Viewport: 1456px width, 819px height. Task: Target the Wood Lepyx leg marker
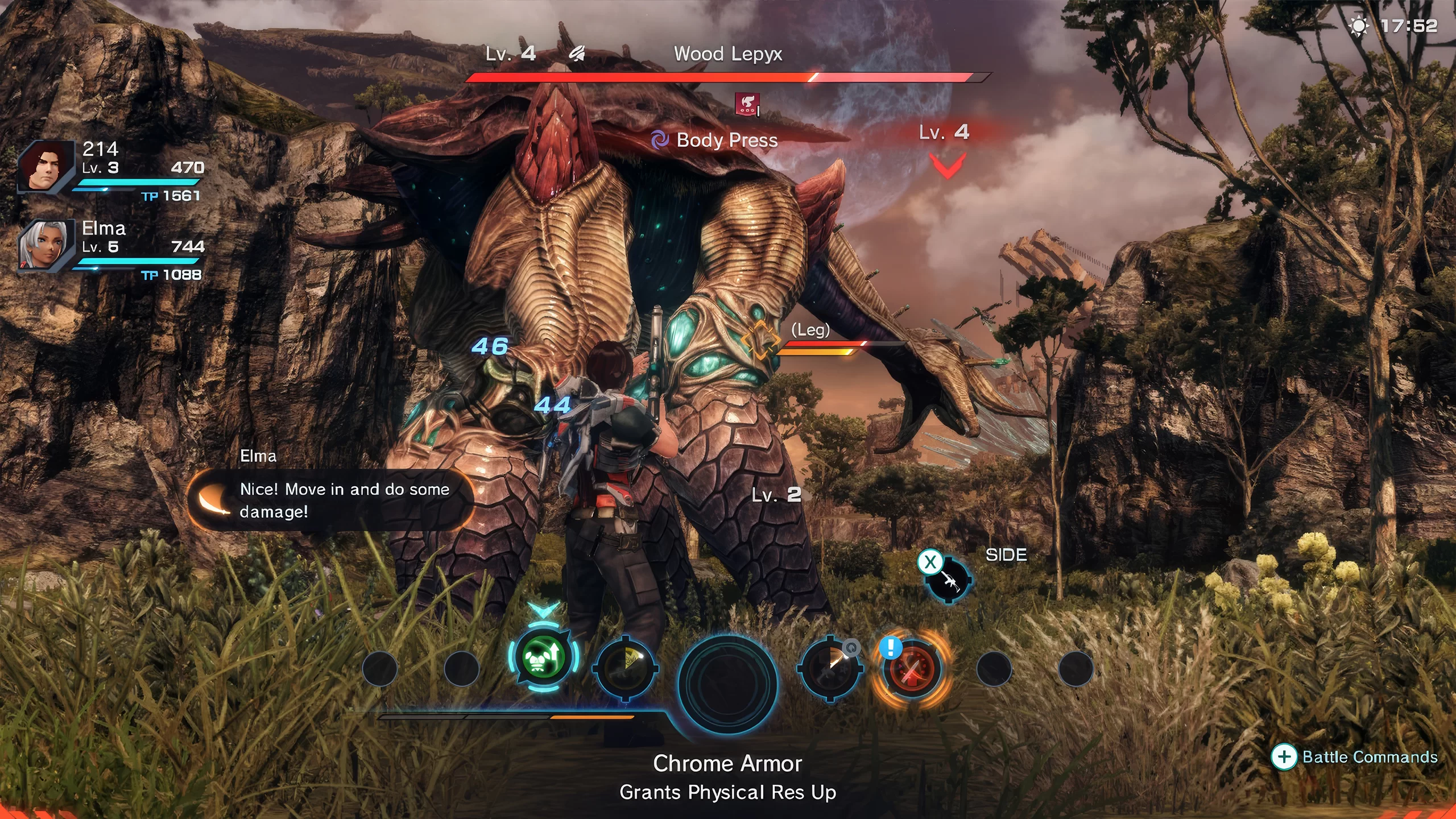point(760,340)
